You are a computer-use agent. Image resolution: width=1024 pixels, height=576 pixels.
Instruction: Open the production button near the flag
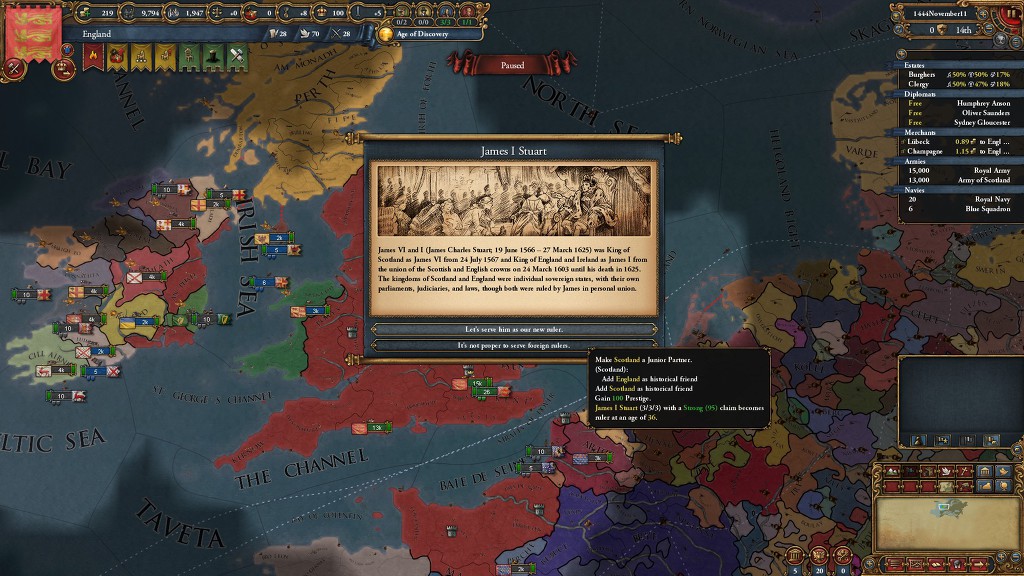point(16,68)
